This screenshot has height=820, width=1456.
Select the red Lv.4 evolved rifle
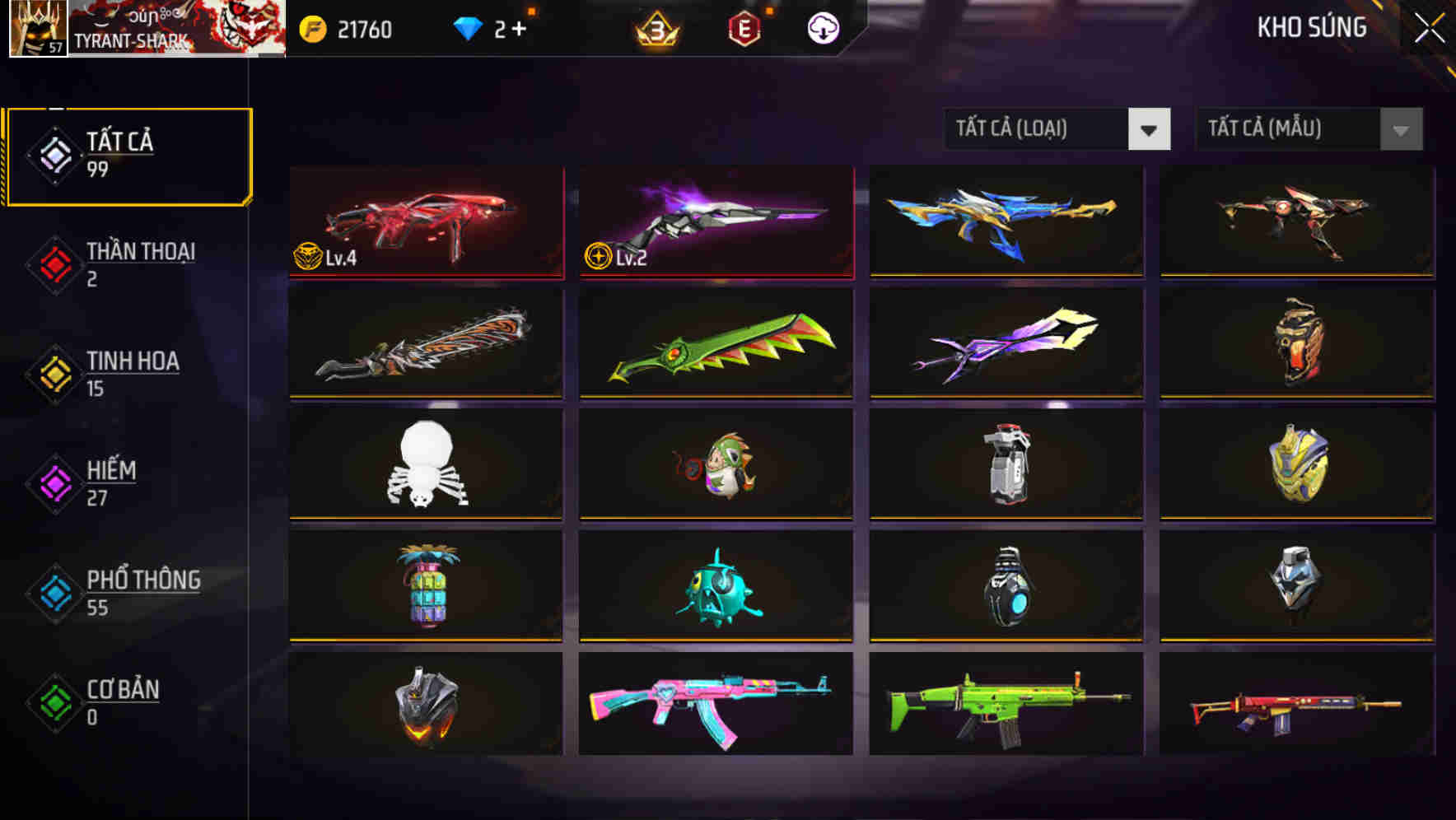pos(426,222)
